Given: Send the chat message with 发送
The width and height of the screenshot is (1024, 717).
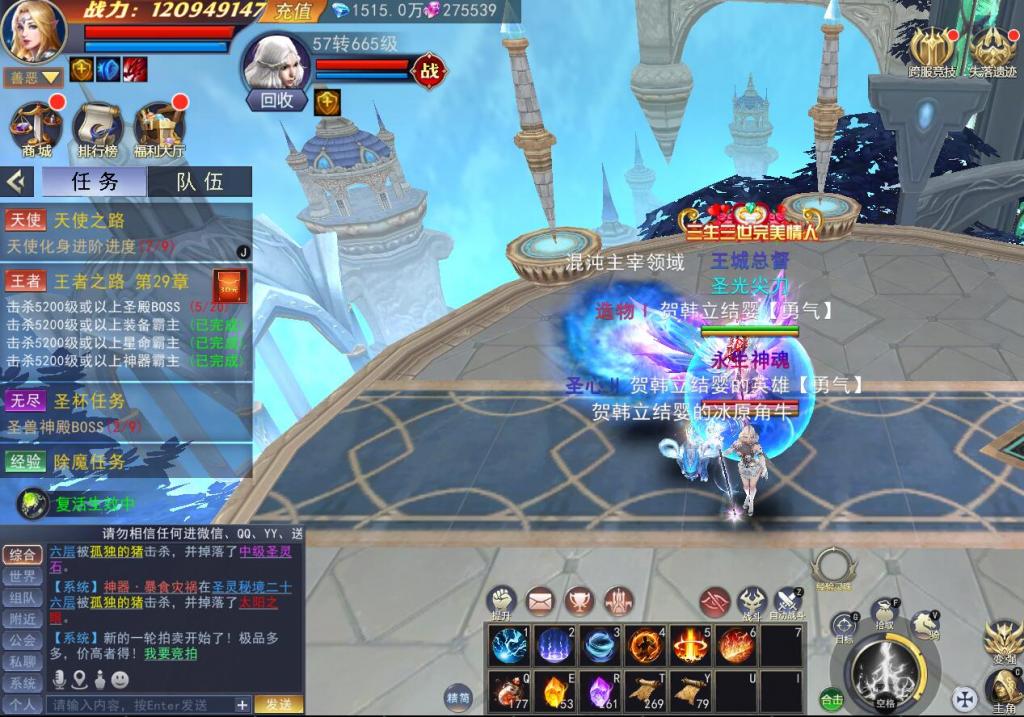Looking at the screenshot, I should coord(279,705).
